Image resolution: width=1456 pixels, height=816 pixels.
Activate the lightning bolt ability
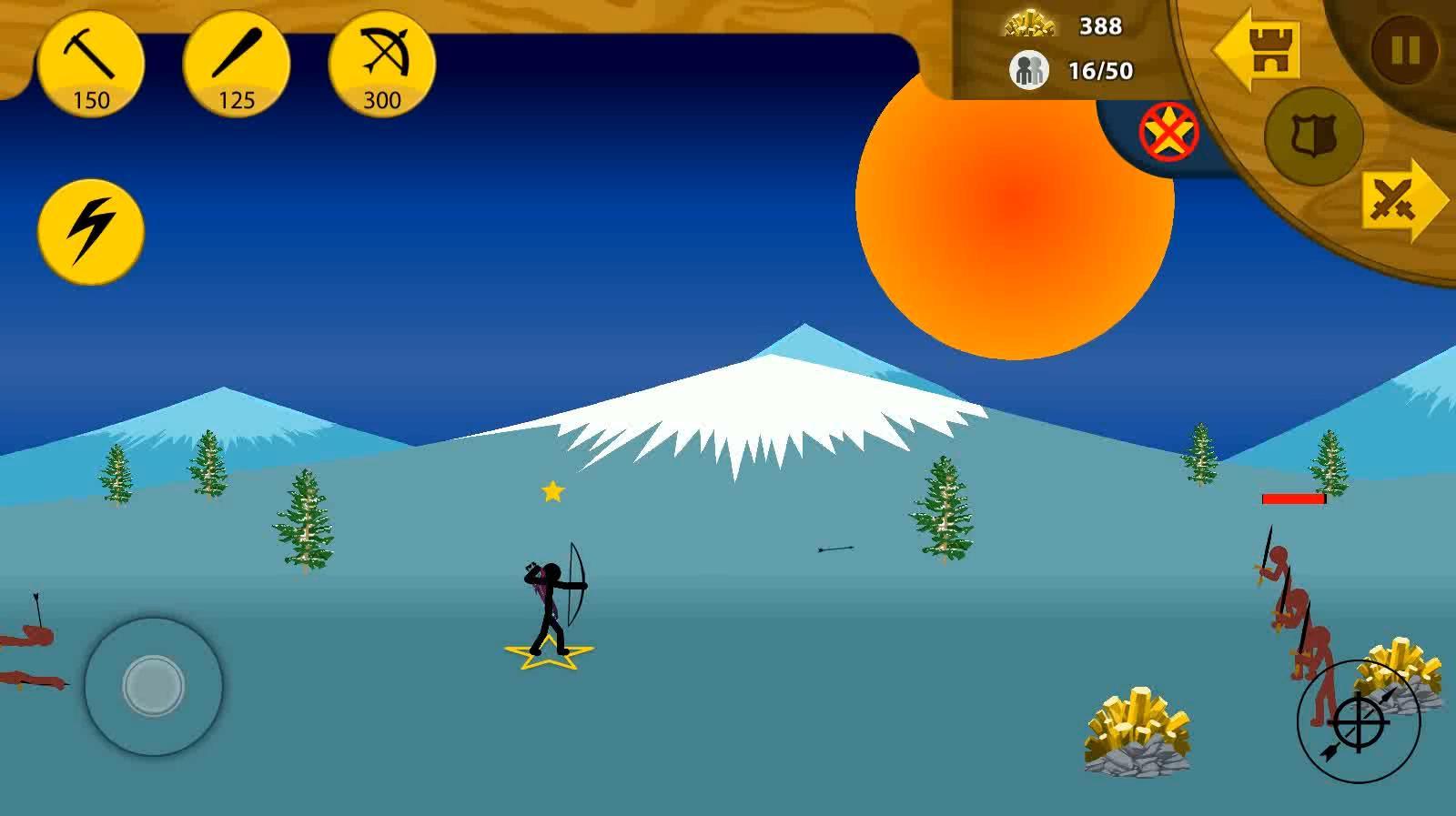click(x=91, y=231)
